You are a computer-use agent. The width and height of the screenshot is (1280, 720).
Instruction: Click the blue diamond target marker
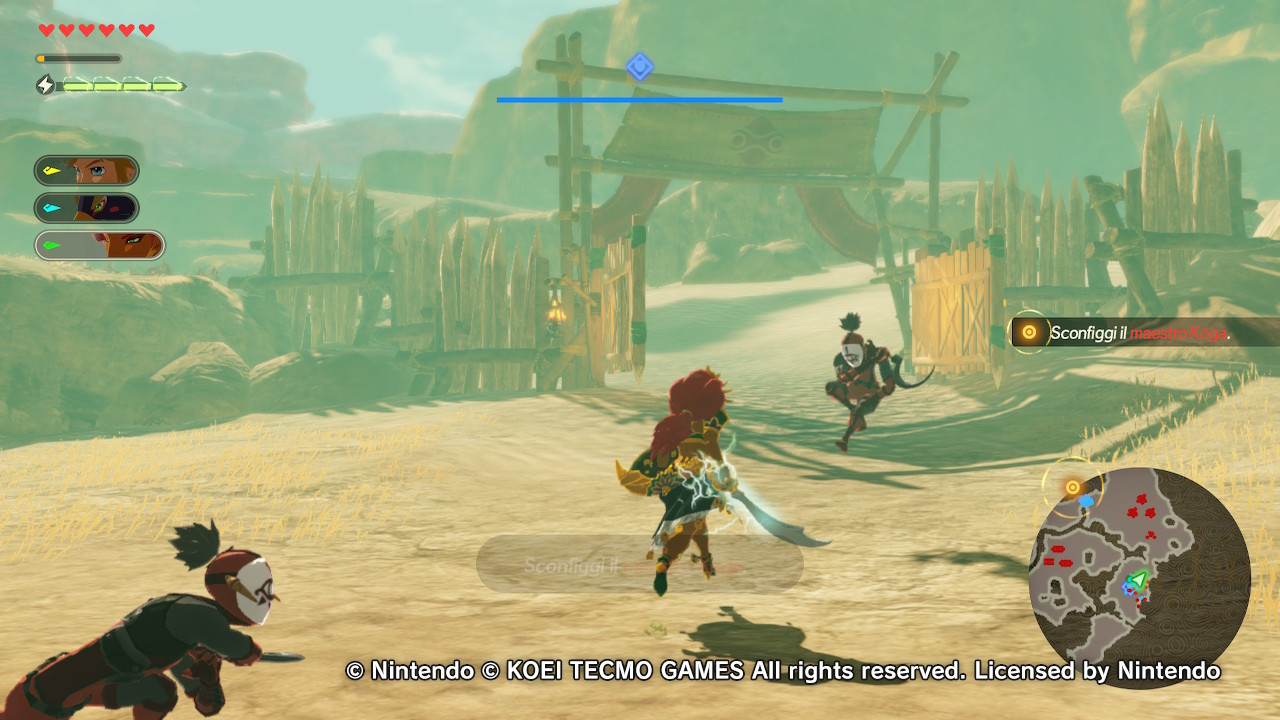(x=640, y=67)
